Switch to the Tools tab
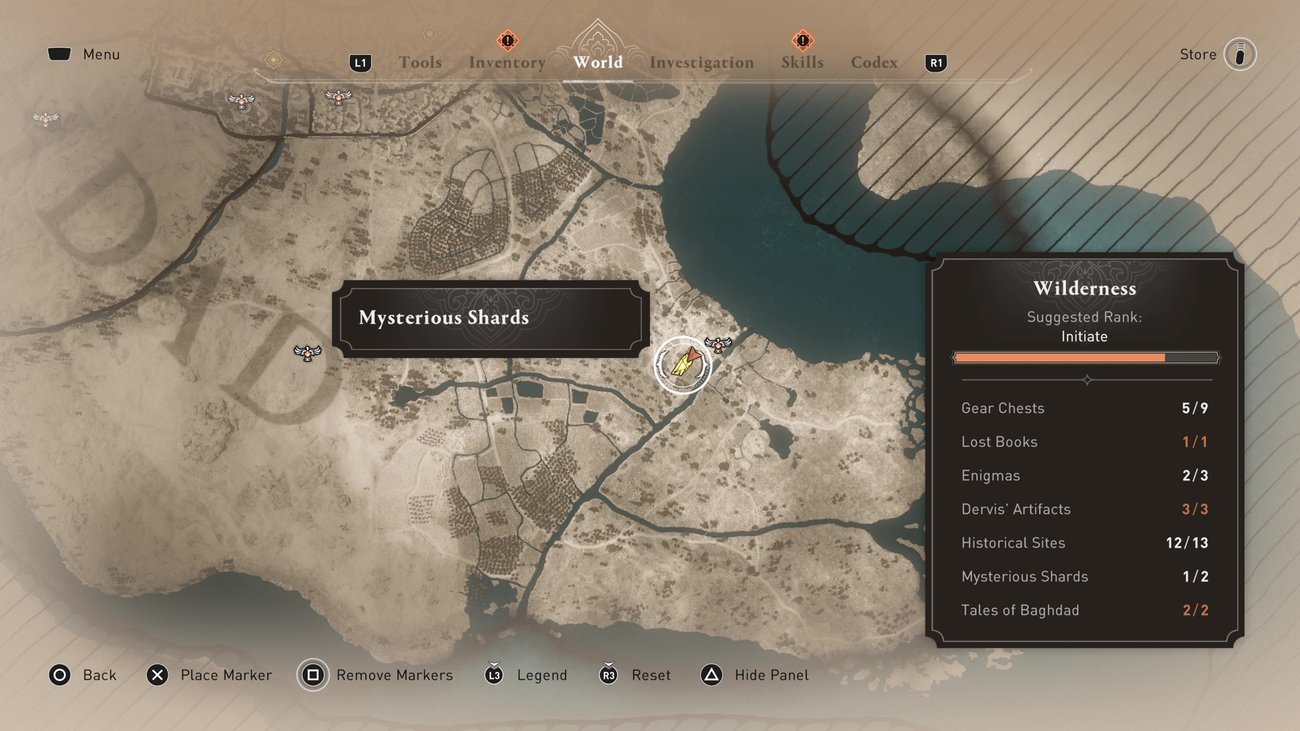This screenshot has width=1300, height=731. 420,62
